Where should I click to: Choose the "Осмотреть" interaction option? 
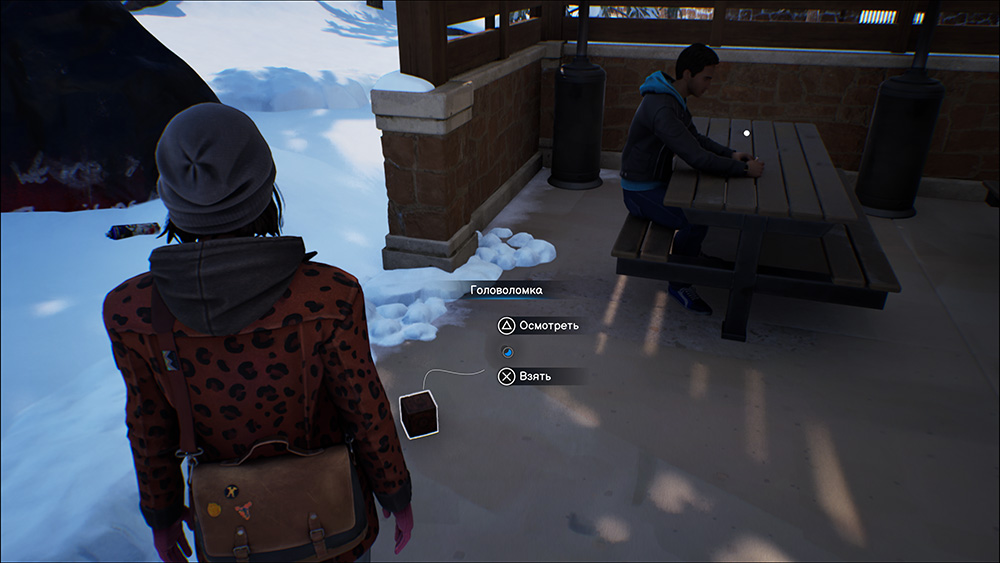coord(538,326)
